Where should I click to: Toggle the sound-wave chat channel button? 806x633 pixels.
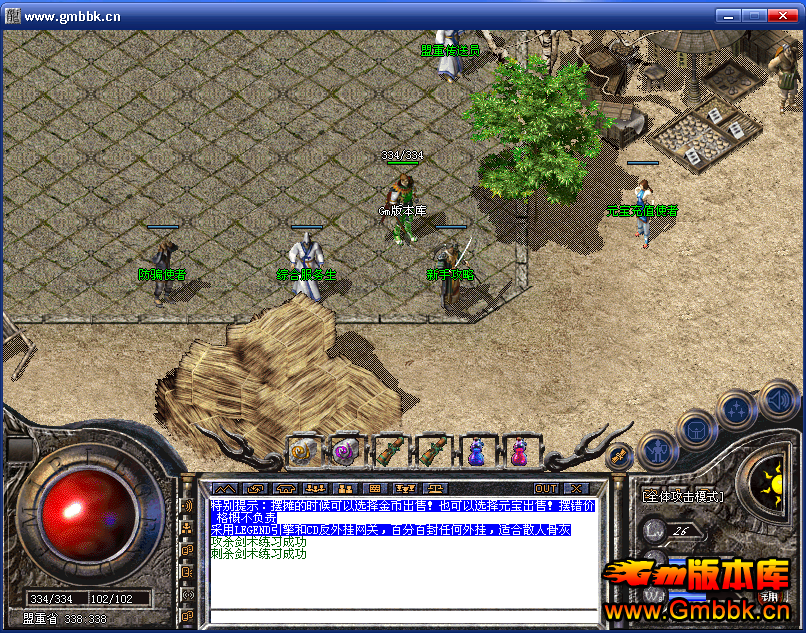[186, 506]
